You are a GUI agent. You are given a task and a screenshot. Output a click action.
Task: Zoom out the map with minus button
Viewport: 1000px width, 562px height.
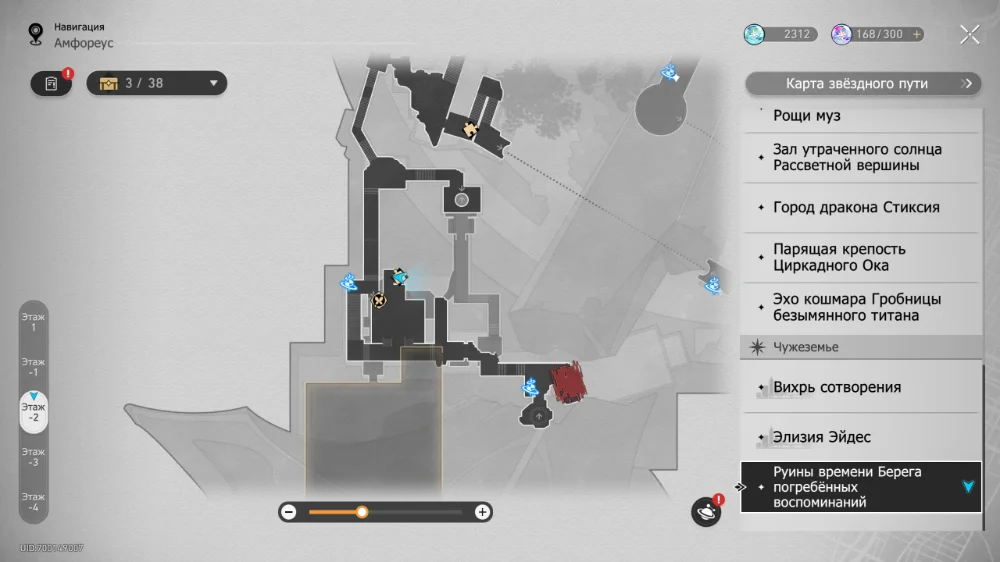pos(289,512)
